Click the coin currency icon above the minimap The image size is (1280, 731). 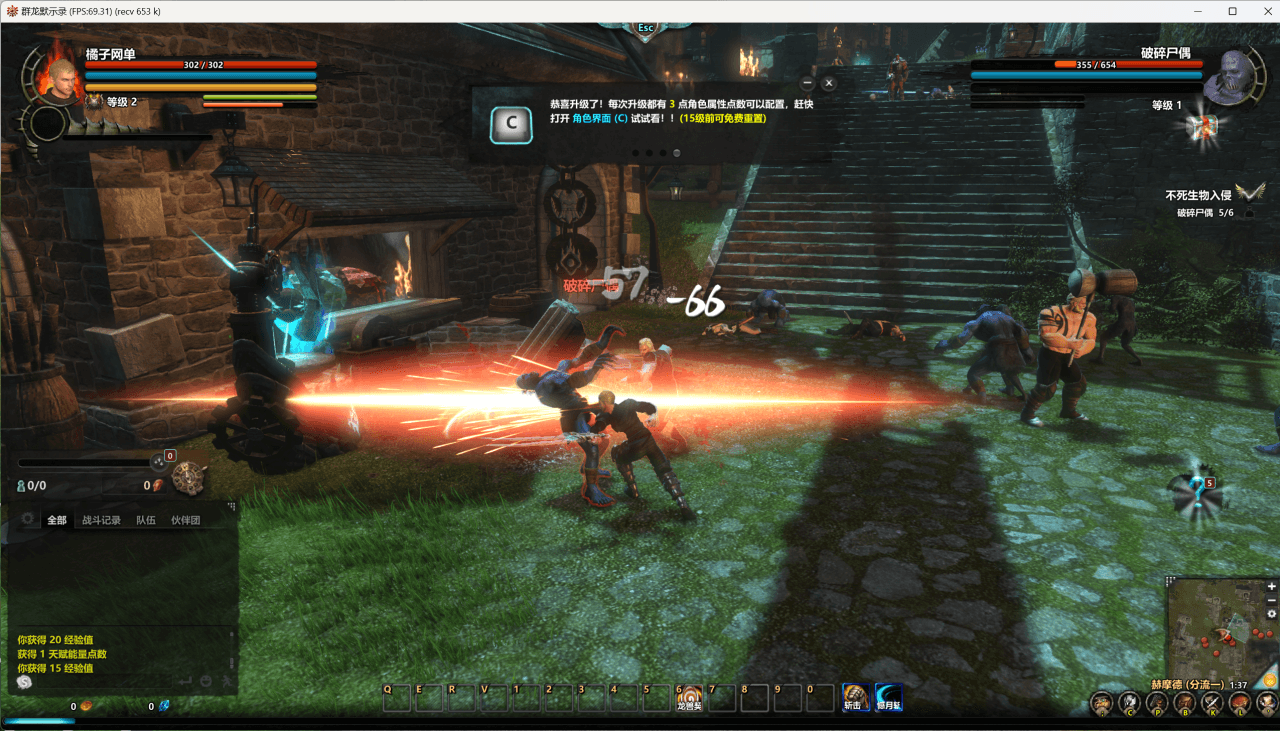pos(1268,681)
